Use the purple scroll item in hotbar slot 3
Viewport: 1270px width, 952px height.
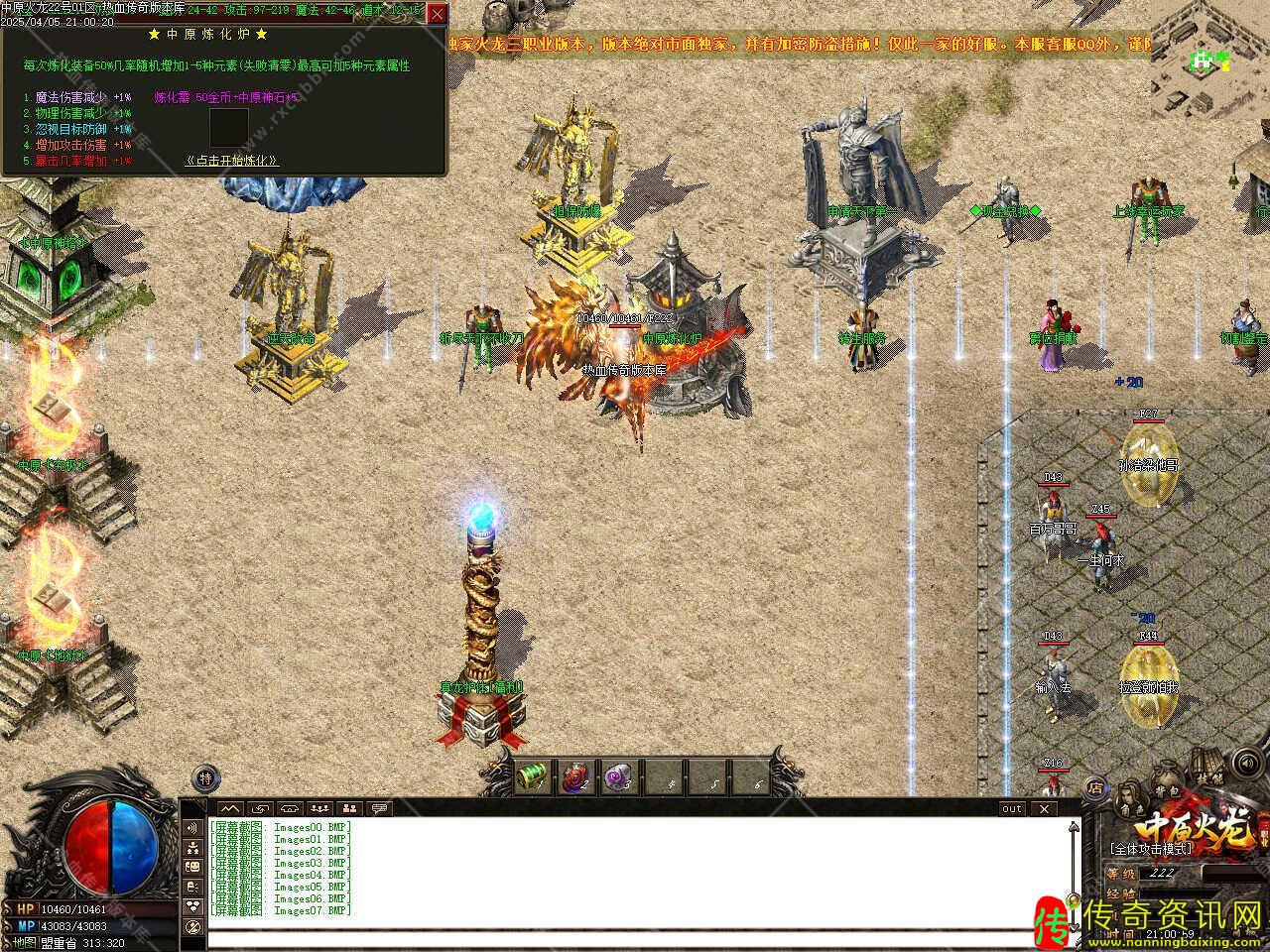[x=619, y=776]
